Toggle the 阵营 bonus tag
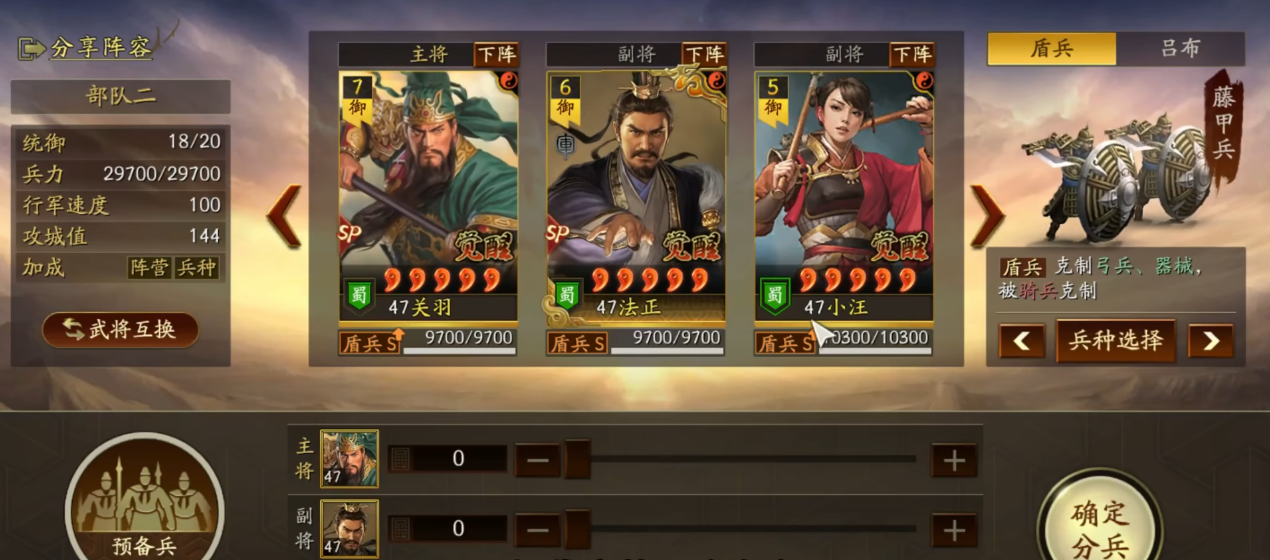Screen dimensions: 1270x560 (x=149, y=268)
